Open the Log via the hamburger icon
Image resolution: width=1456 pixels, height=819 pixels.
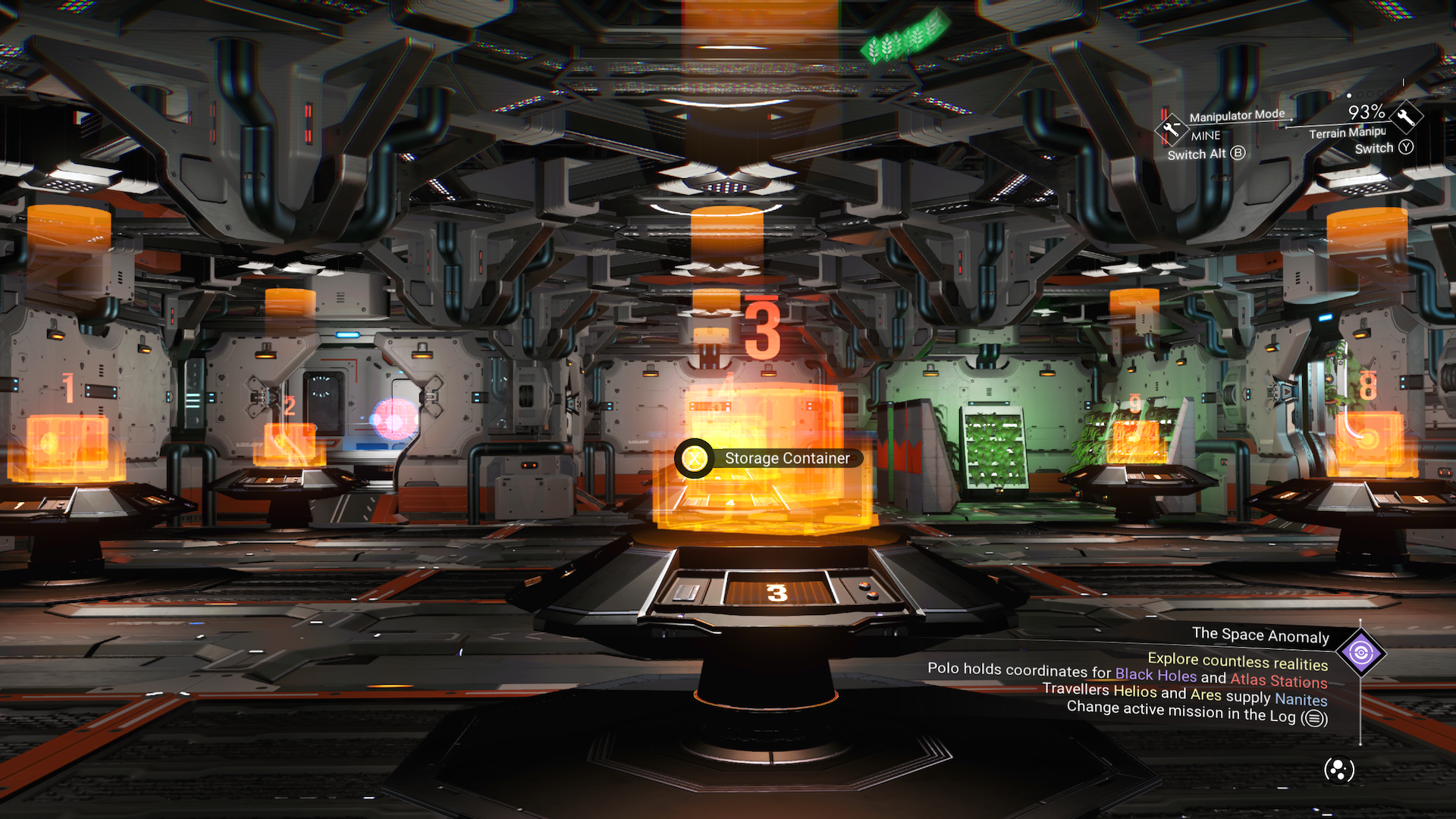[1315, 719]
